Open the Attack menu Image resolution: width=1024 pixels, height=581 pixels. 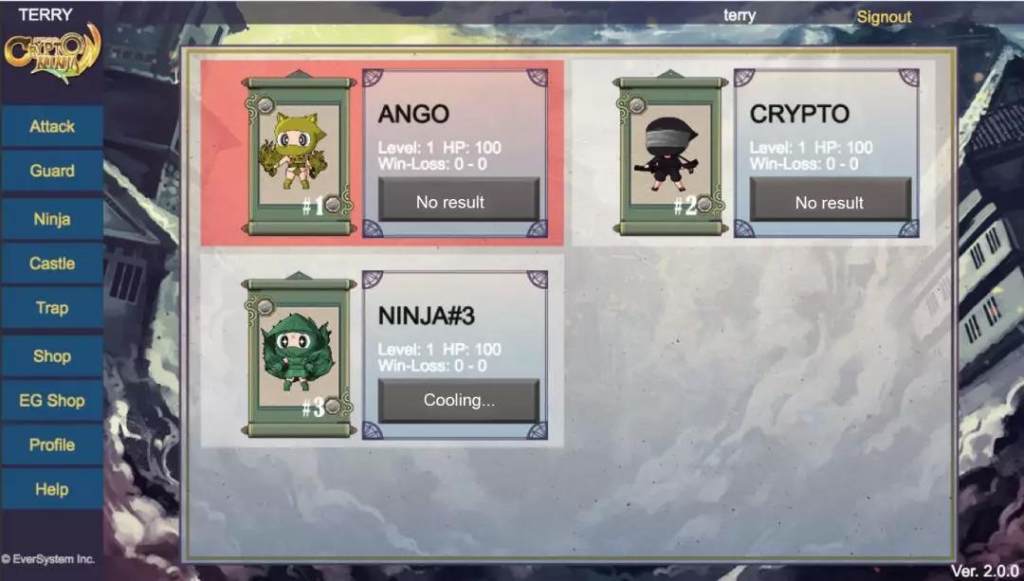pyautogui.click(x=52, y=127)
